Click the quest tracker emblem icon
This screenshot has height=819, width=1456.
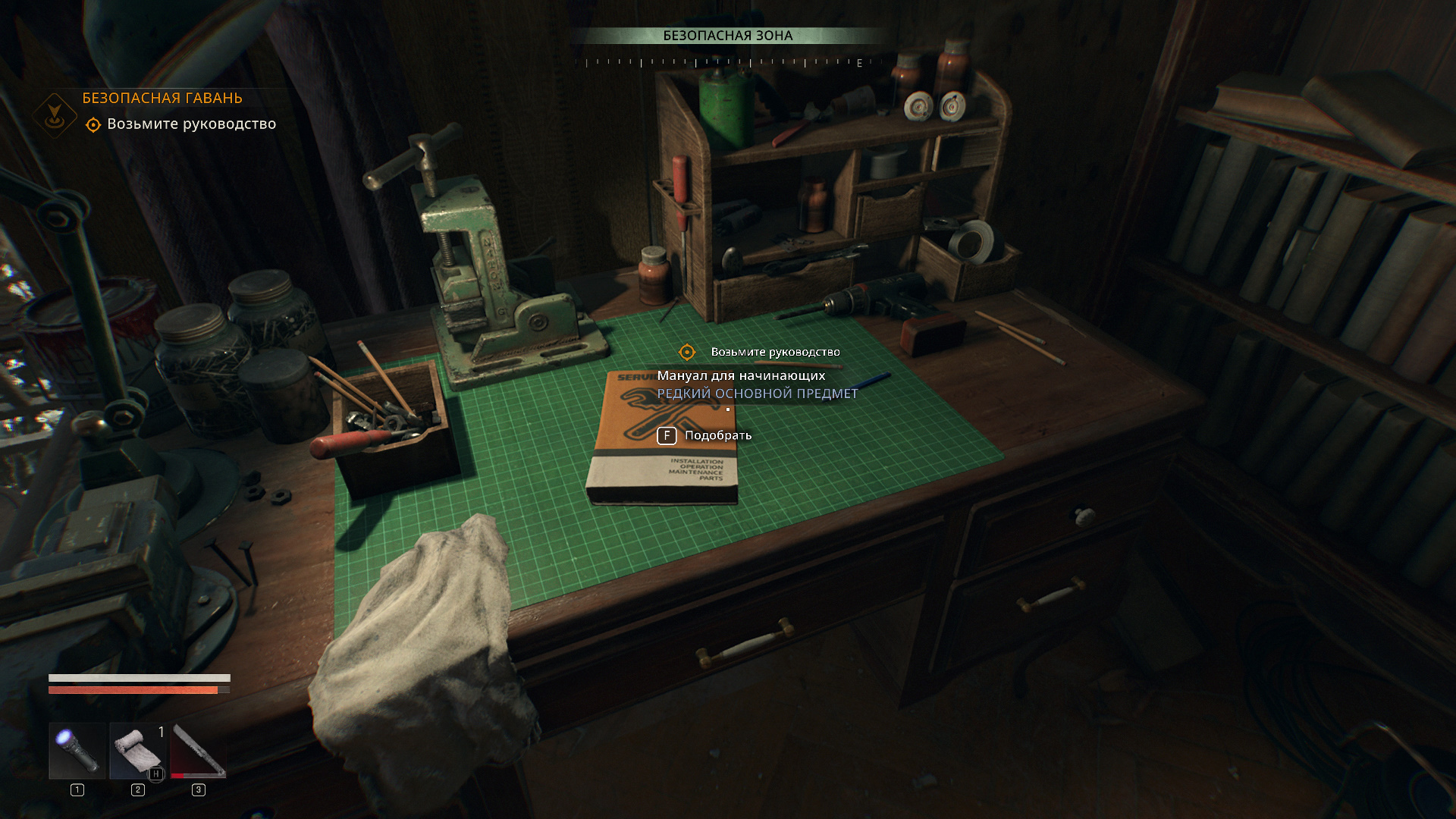[x=55, y=115]
